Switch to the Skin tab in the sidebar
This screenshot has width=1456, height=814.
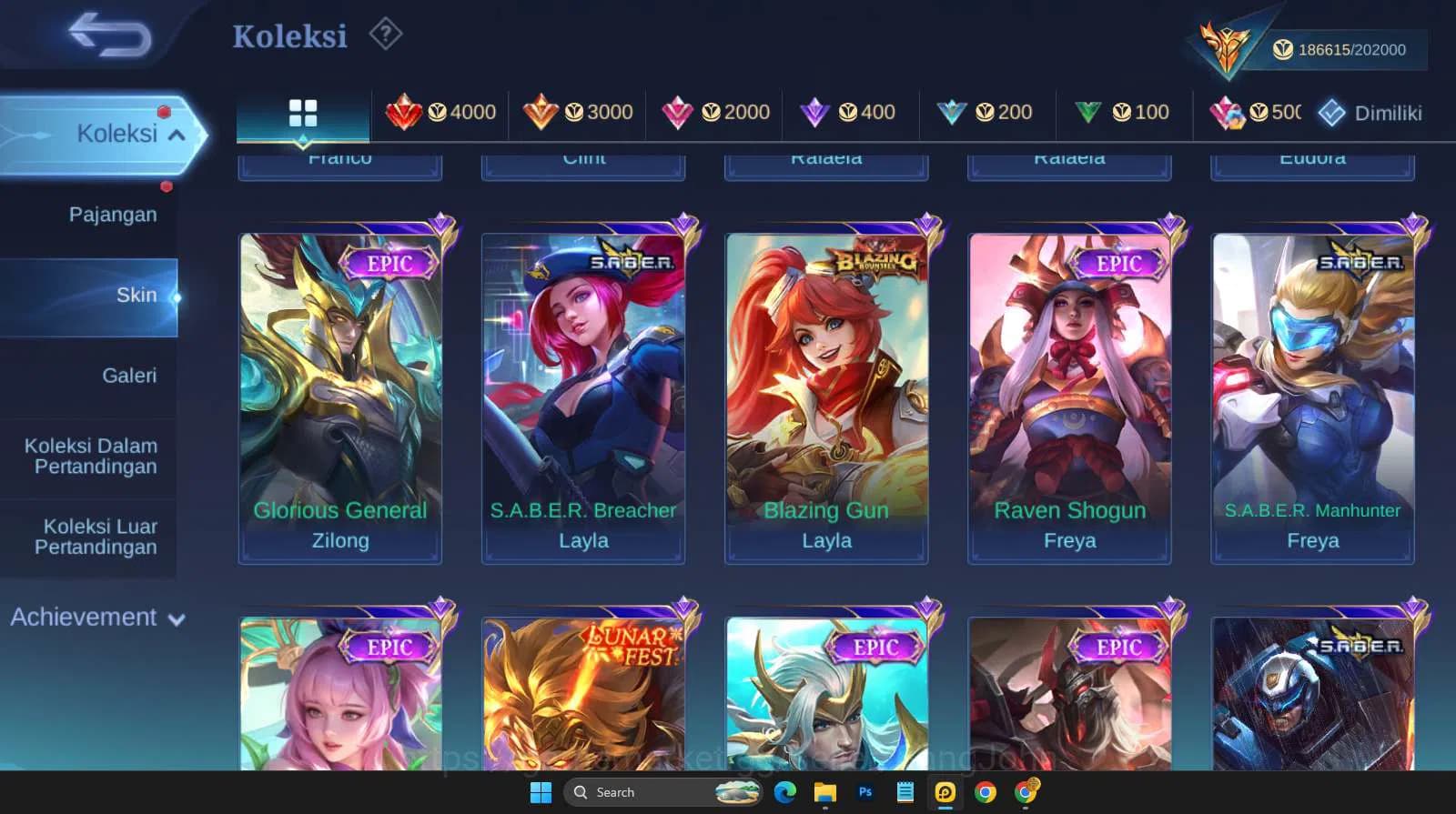click(x=136, y=295)
